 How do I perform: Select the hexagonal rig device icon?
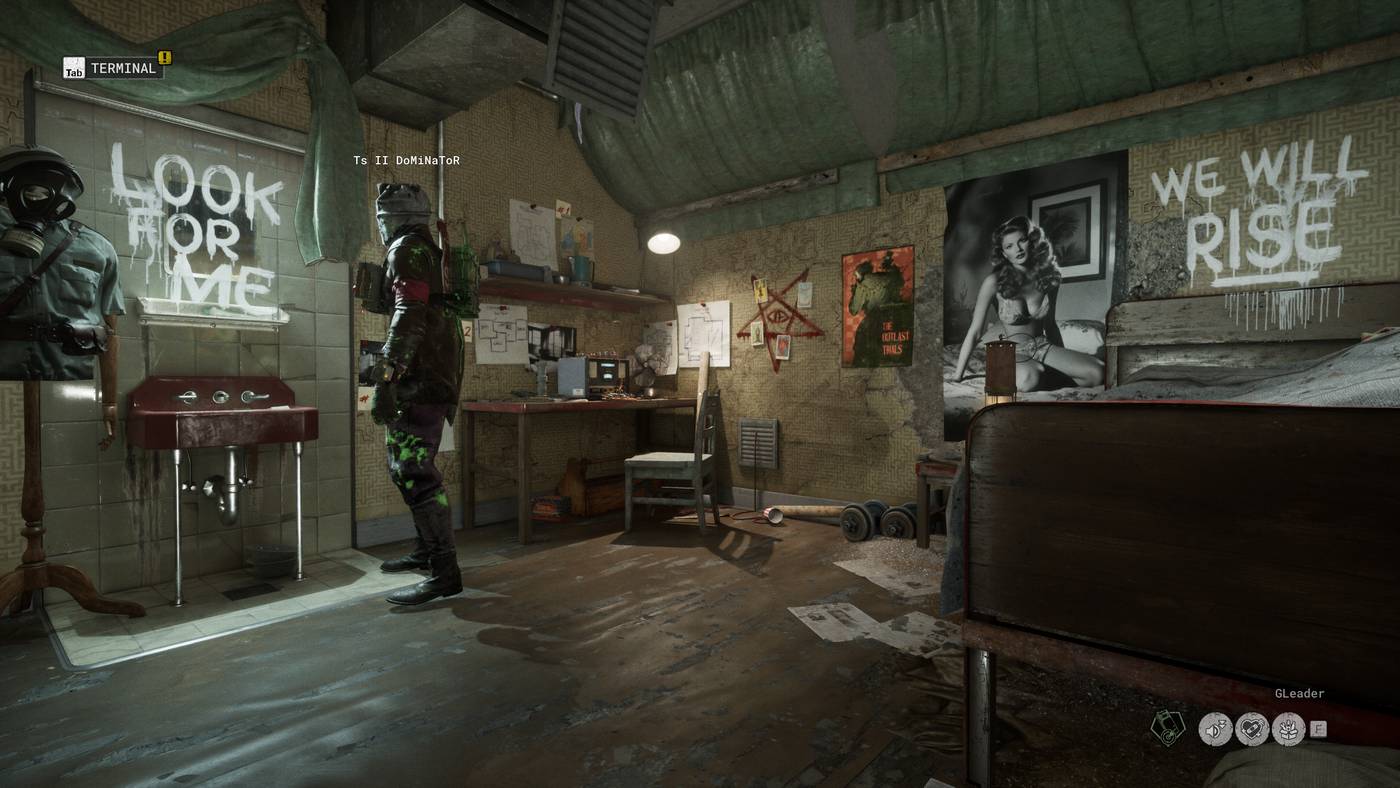pos(1166,727)
